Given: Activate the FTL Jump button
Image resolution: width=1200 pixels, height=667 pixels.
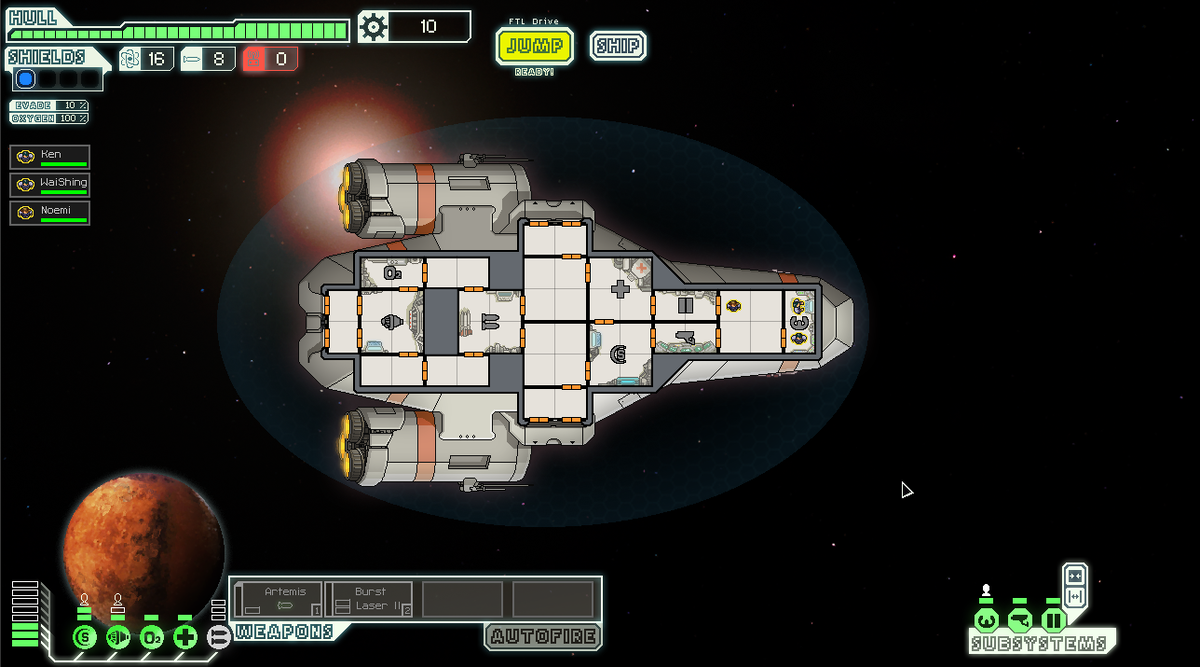Looking at the screenshot, I should pyautogui.click(x=534, y=46).
